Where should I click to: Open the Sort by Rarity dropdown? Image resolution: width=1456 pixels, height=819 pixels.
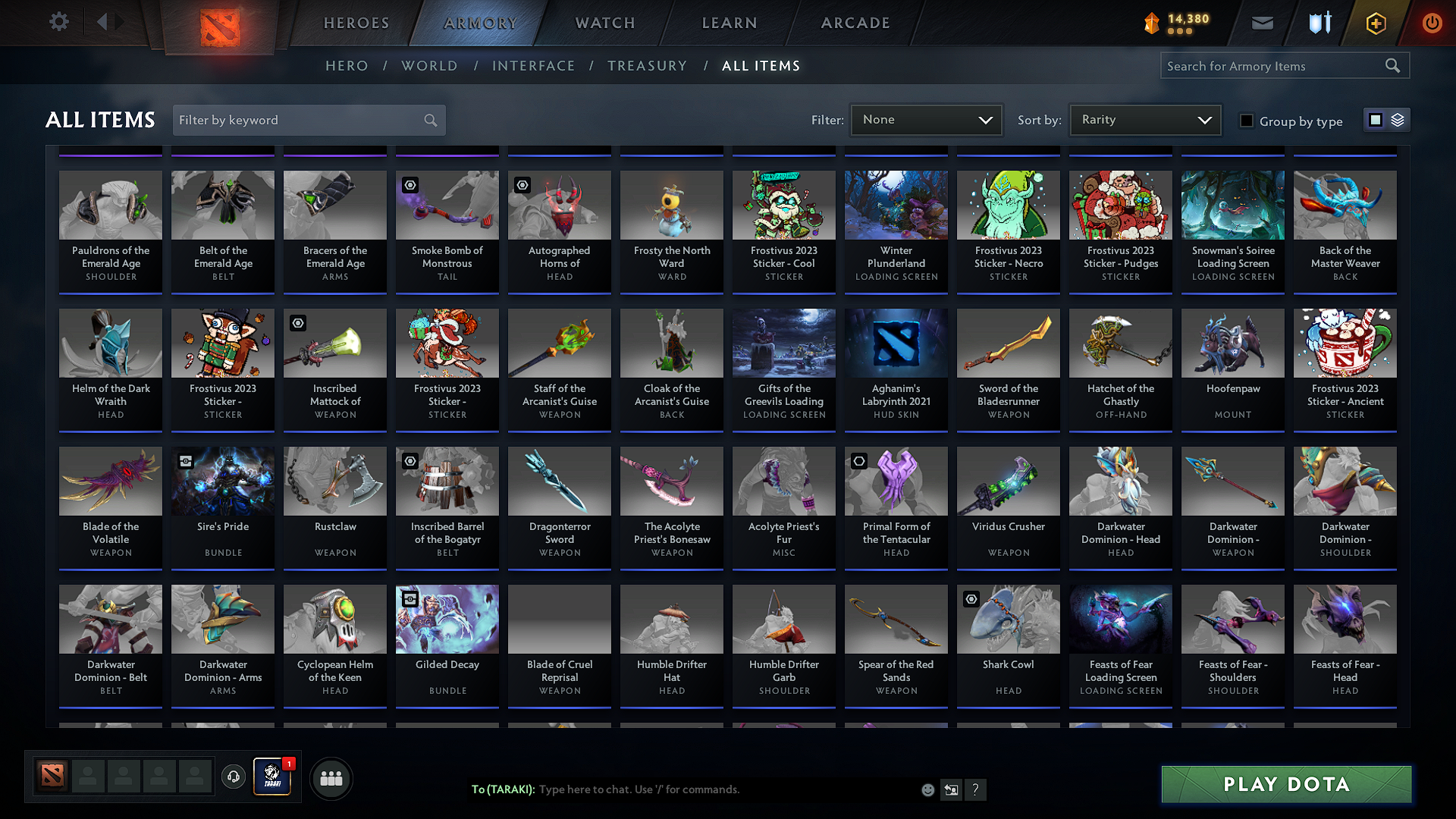click(x=1144, y=119)
